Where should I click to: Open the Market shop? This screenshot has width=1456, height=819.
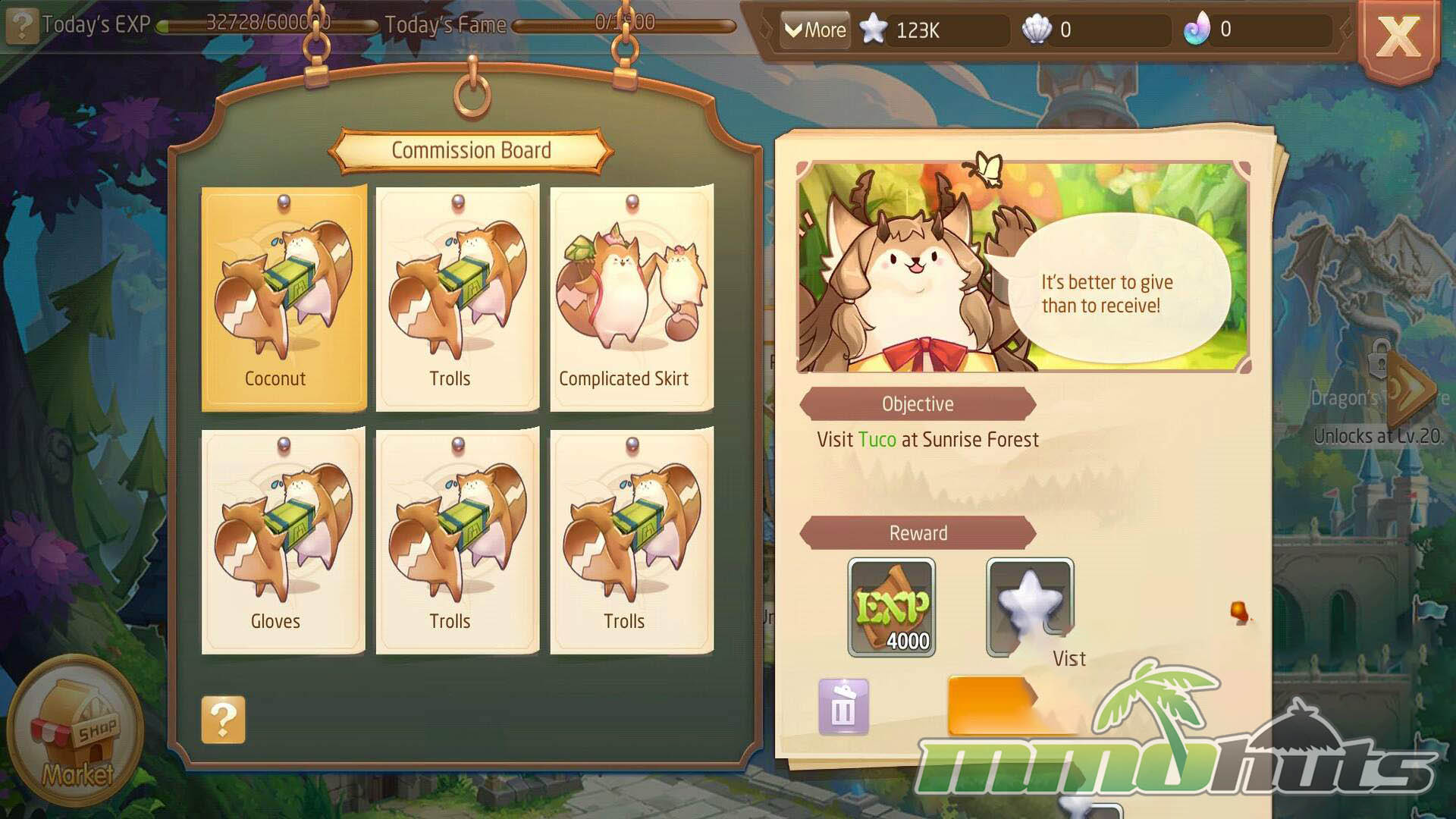tap(75, 732)
